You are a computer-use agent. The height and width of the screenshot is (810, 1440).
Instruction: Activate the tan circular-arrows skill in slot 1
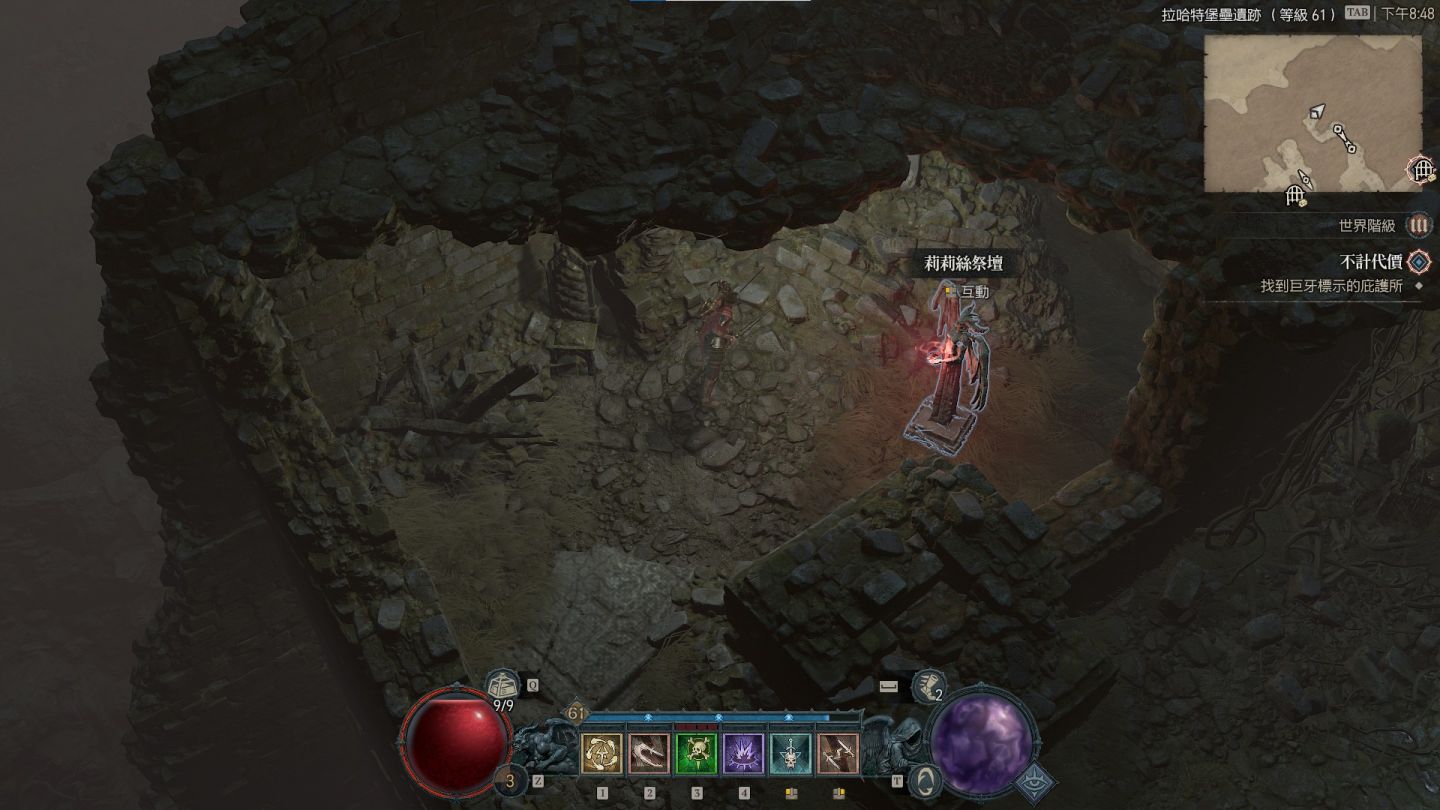point(602,754)
